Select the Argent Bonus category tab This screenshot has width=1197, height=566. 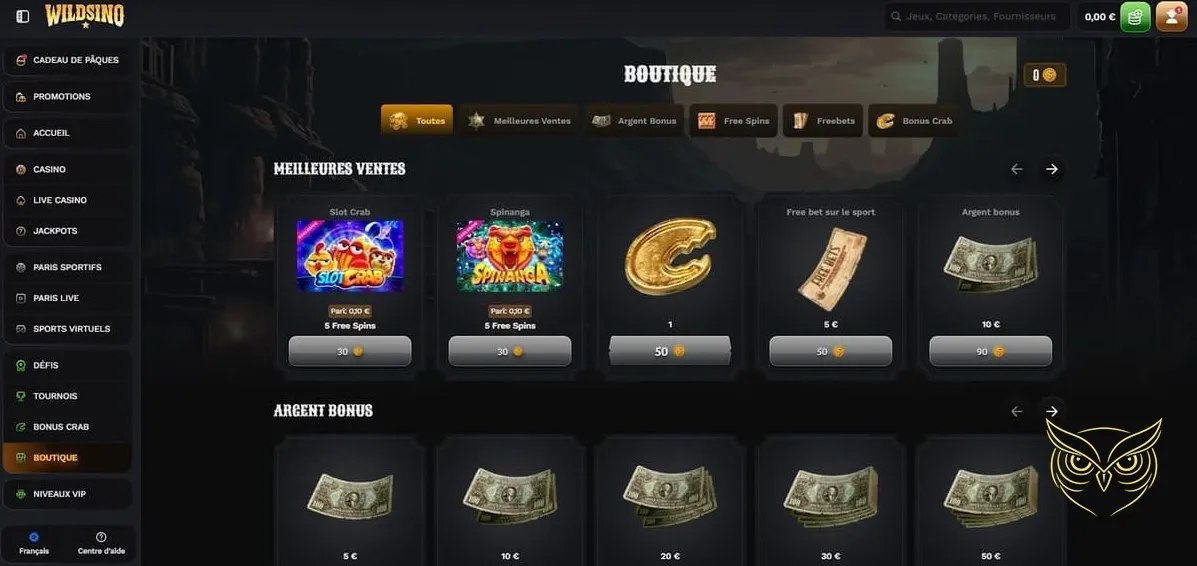pos(636,121)
